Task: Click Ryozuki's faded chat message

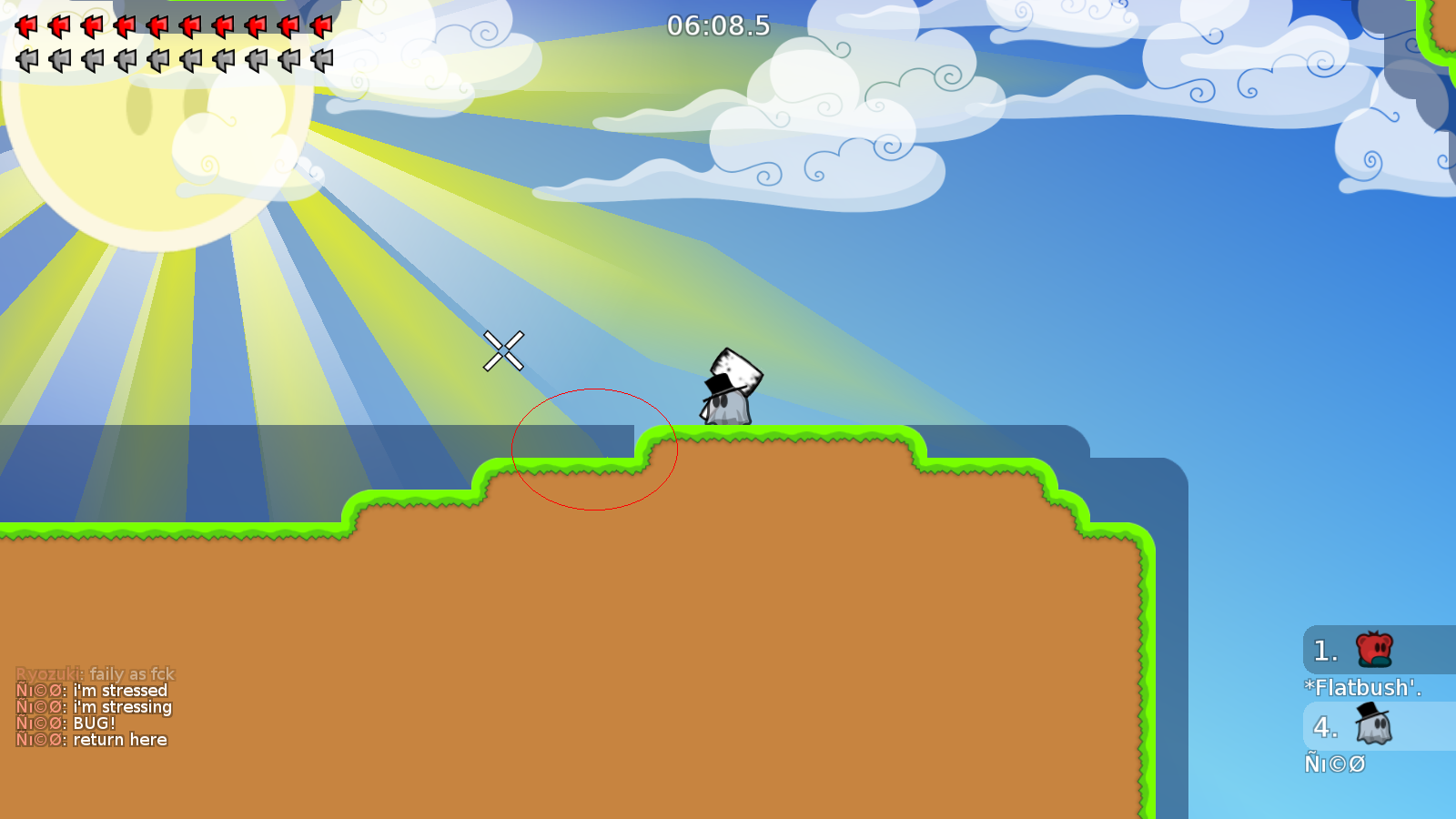Action: (x=96, y=674)
